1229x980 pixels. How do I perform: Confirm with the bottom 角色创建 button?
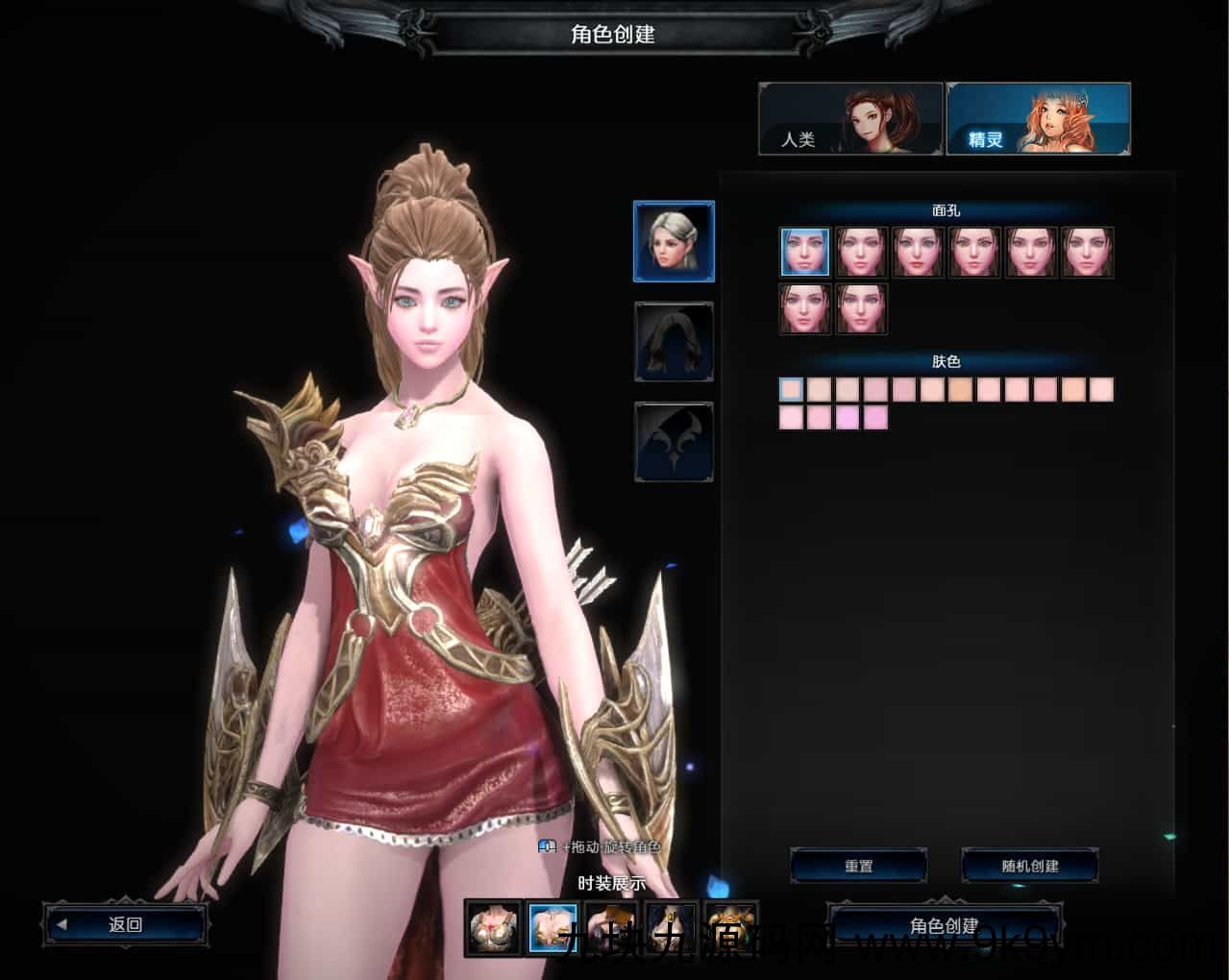(x=945, y=926)
